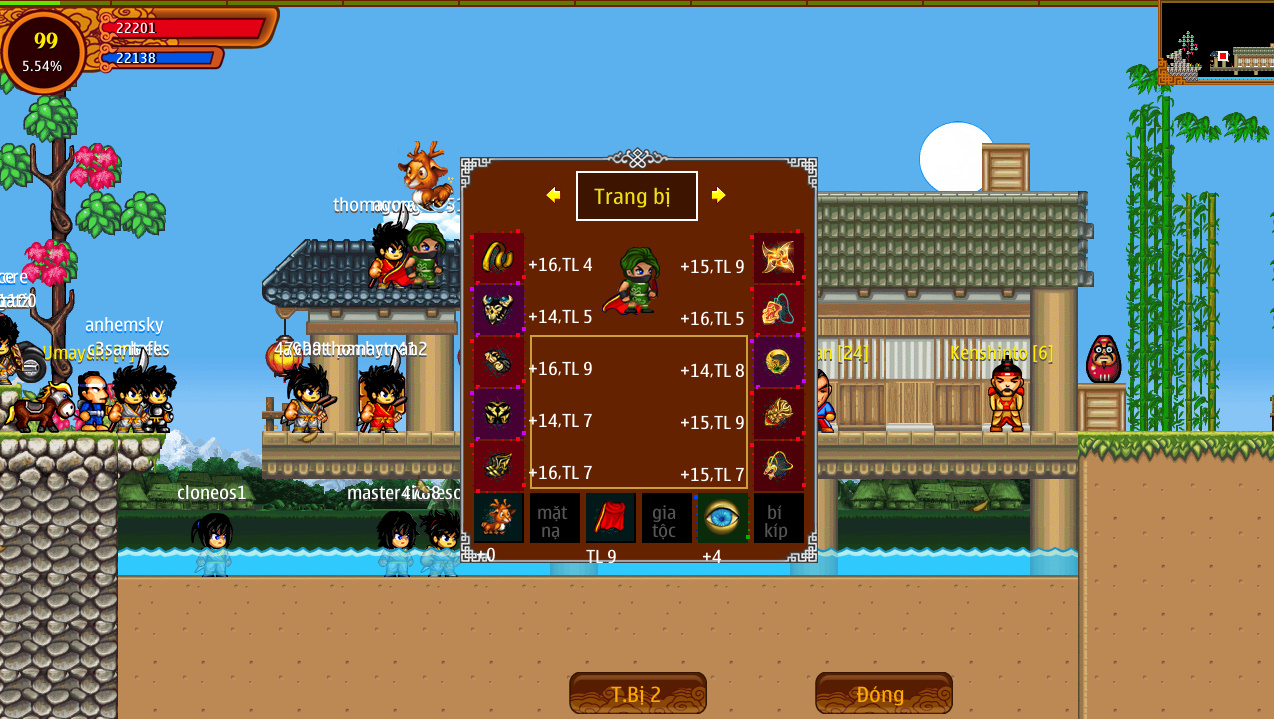Select the blue eye item slot
This screenshot has height=719, width=1274.
722,518
